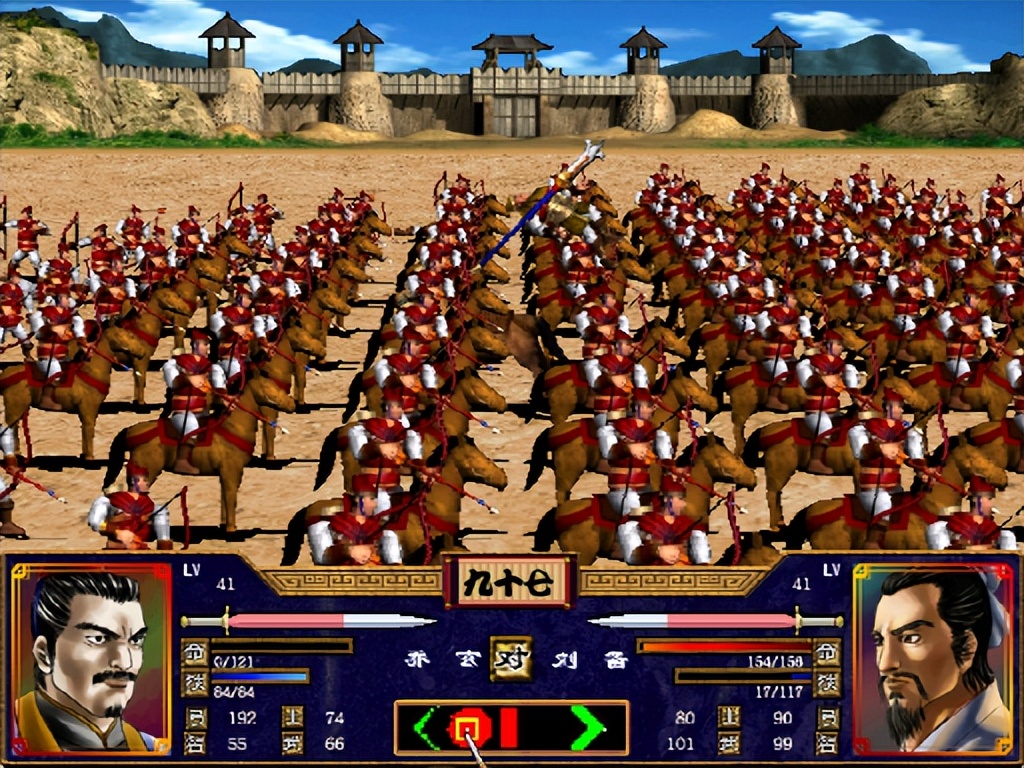Choose the red vertical bar command
Viewport: 1024px width, 768px height.
[509, 727]
